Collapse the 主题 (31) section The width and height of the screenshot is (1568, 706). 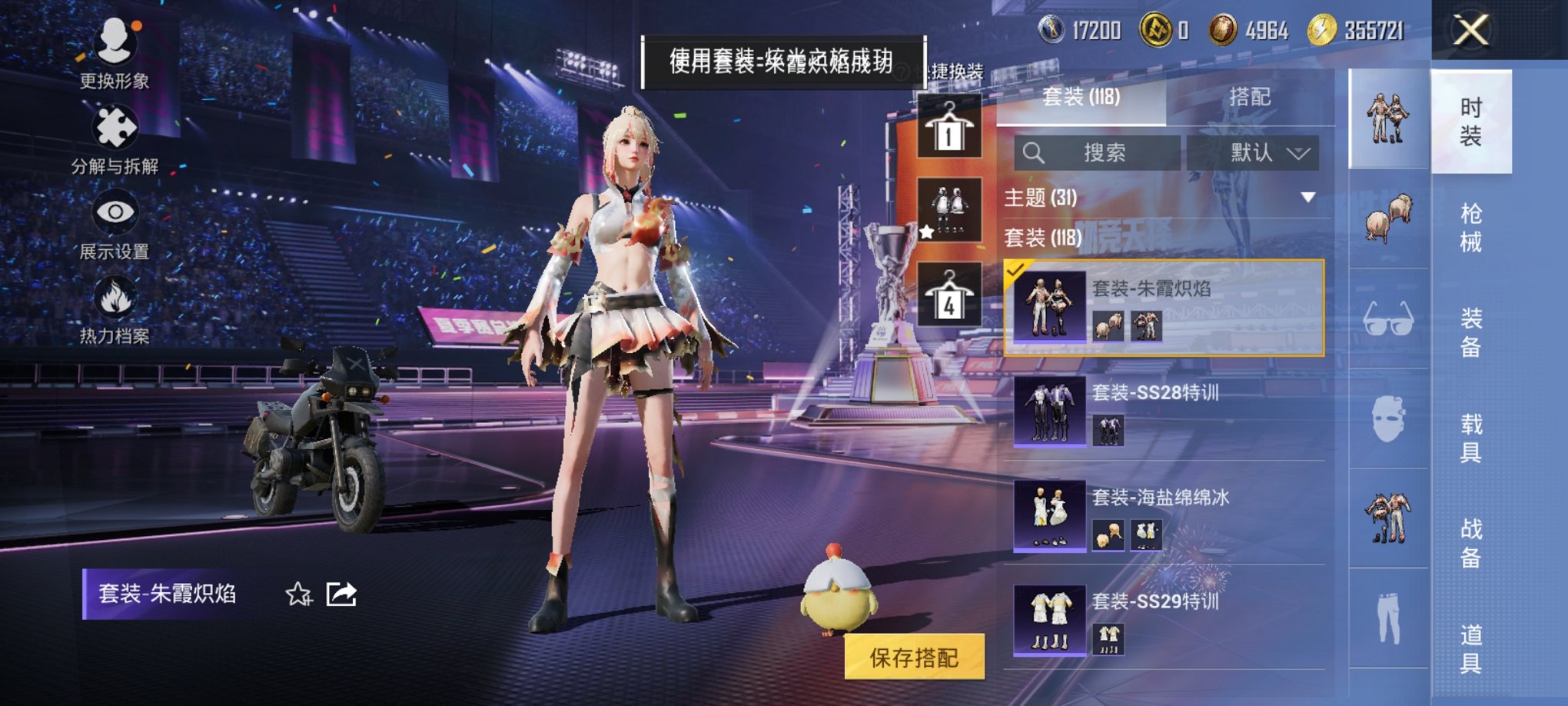(1307, 198)
